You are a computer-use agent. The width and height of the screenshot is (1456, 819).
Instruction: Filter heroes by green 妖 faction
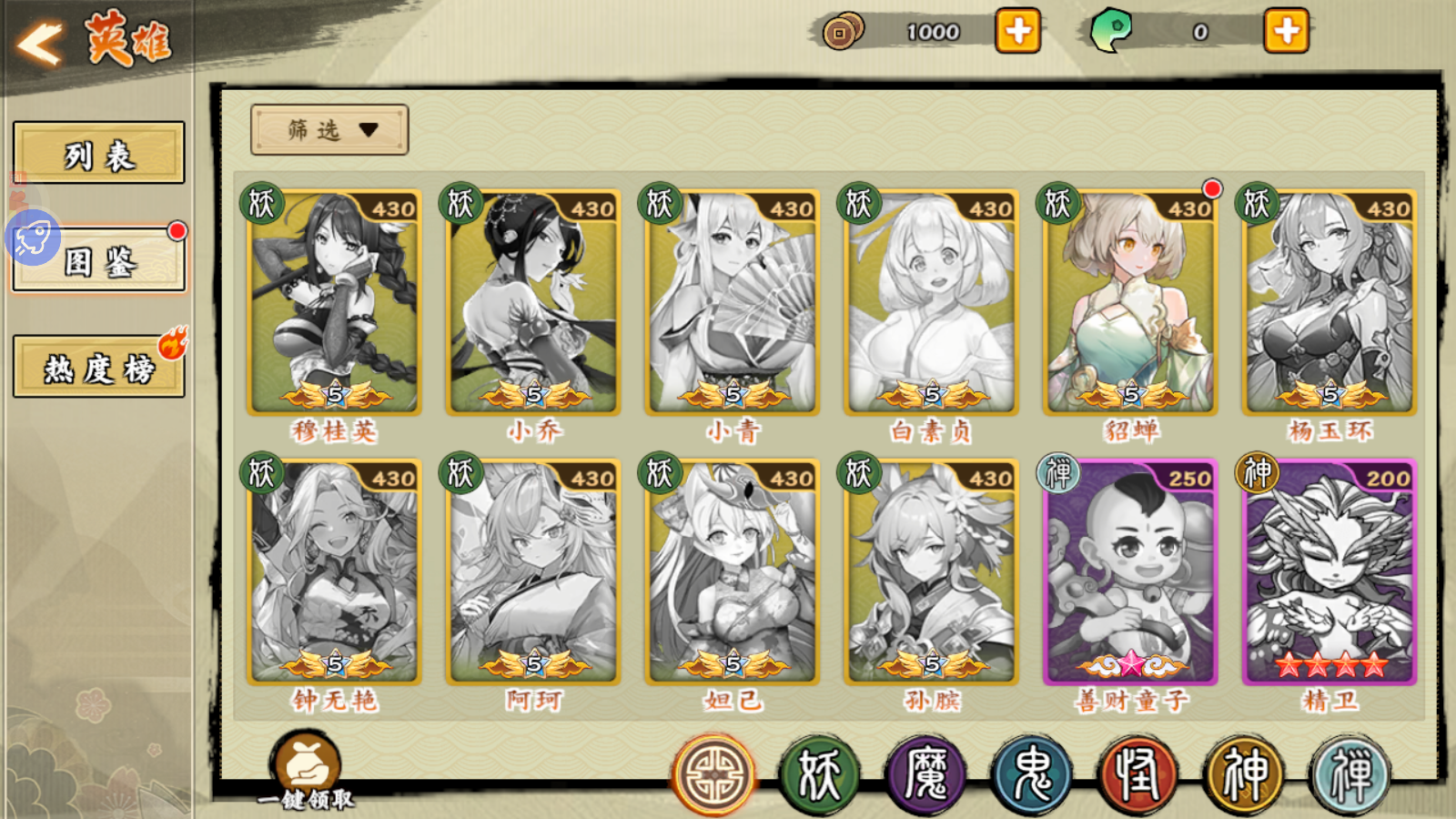pos(819,775)
